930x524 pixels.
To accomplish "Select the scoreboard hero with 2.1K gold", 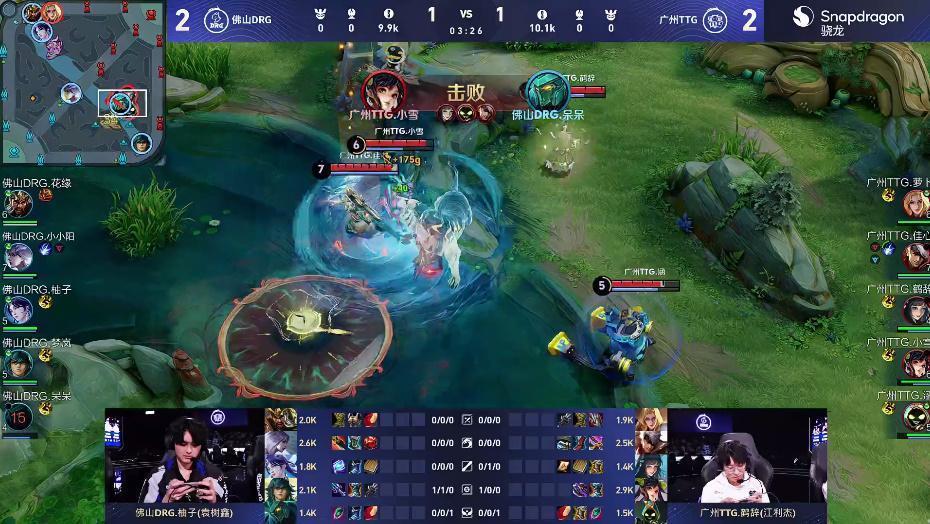I will coord(277,489).
